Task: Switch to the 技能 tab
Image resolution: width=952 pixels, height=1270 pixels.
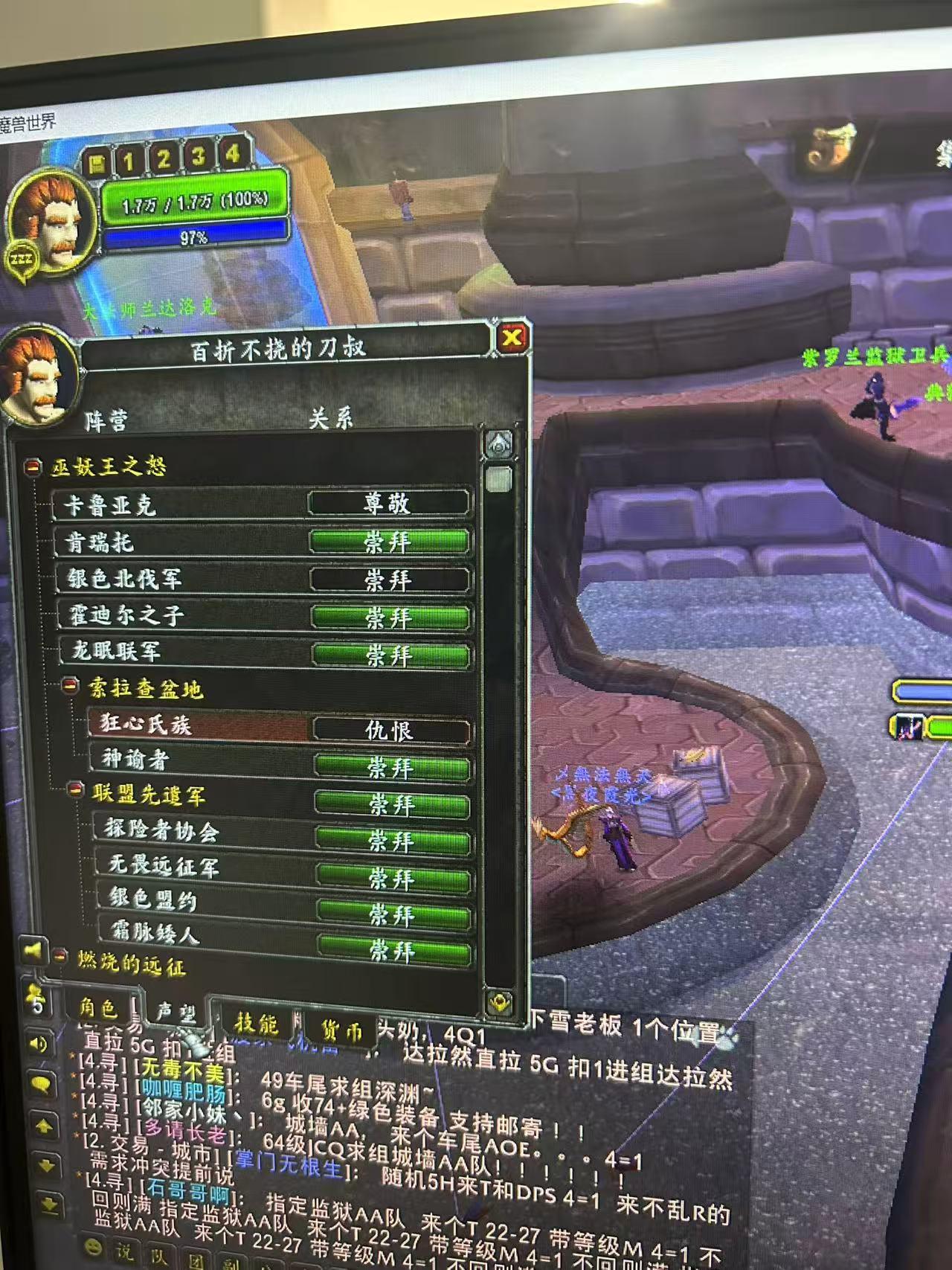Action: coord(257,1022)
